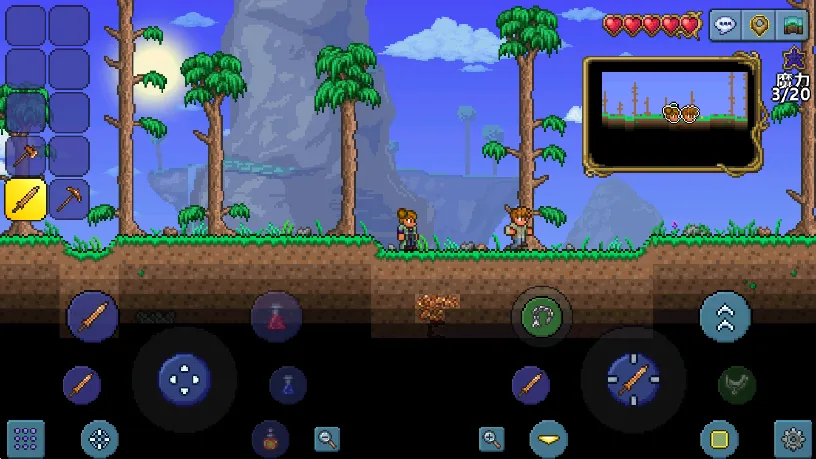Open the chat speech bubble button
Screen dimensions: 816x459
pos(727,26)
